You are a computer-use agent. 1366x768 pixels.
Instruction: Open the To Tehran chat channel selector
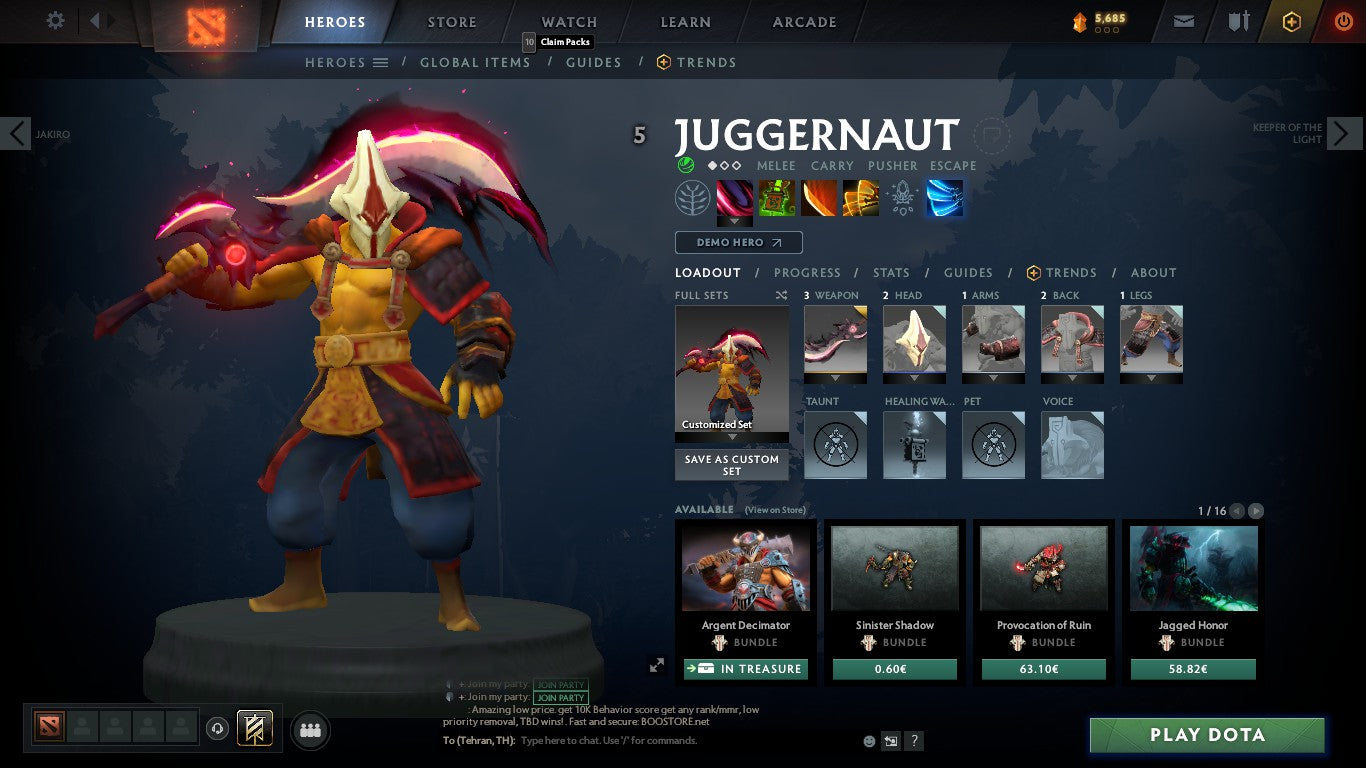click(479, 740)
